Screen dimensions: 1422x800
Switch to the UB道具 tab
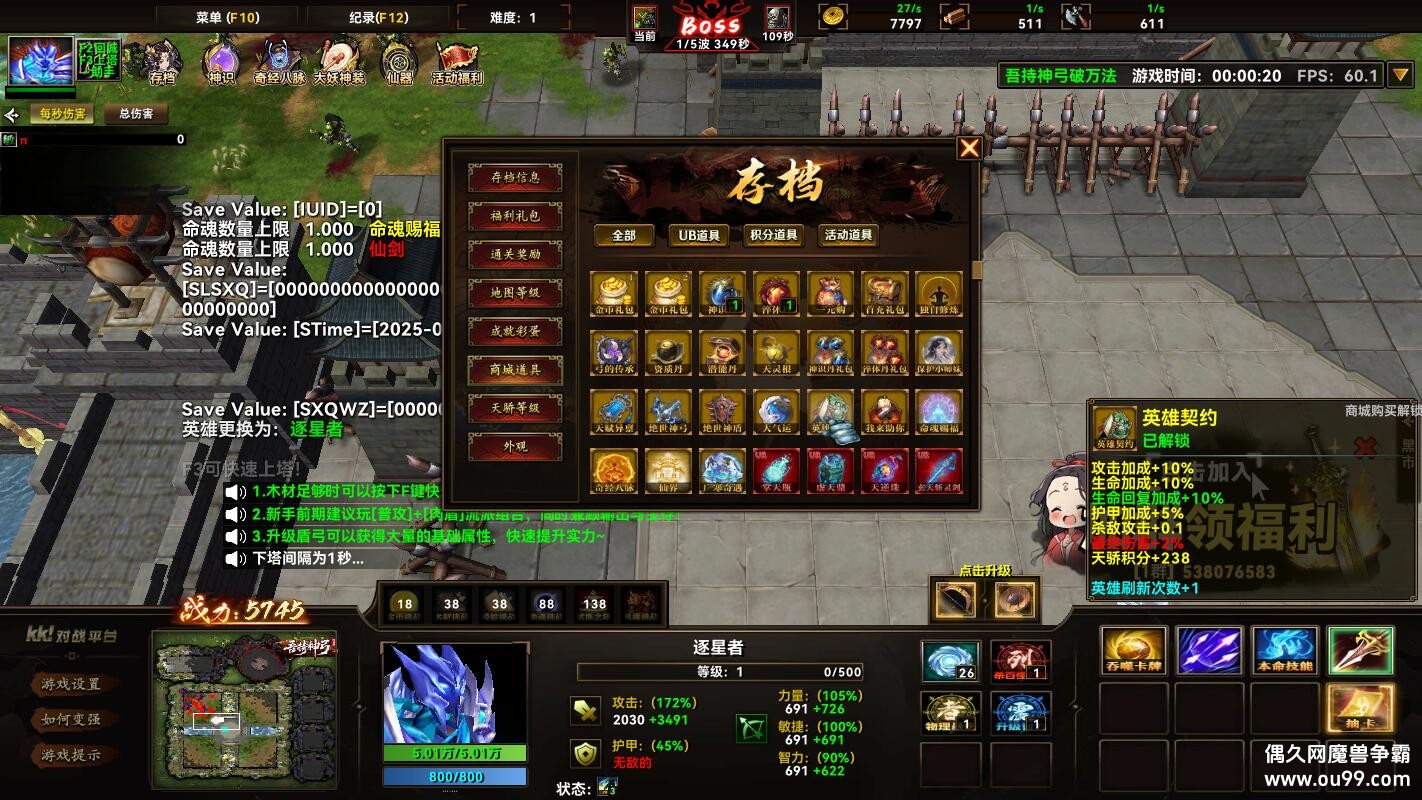tap(698, 236)
